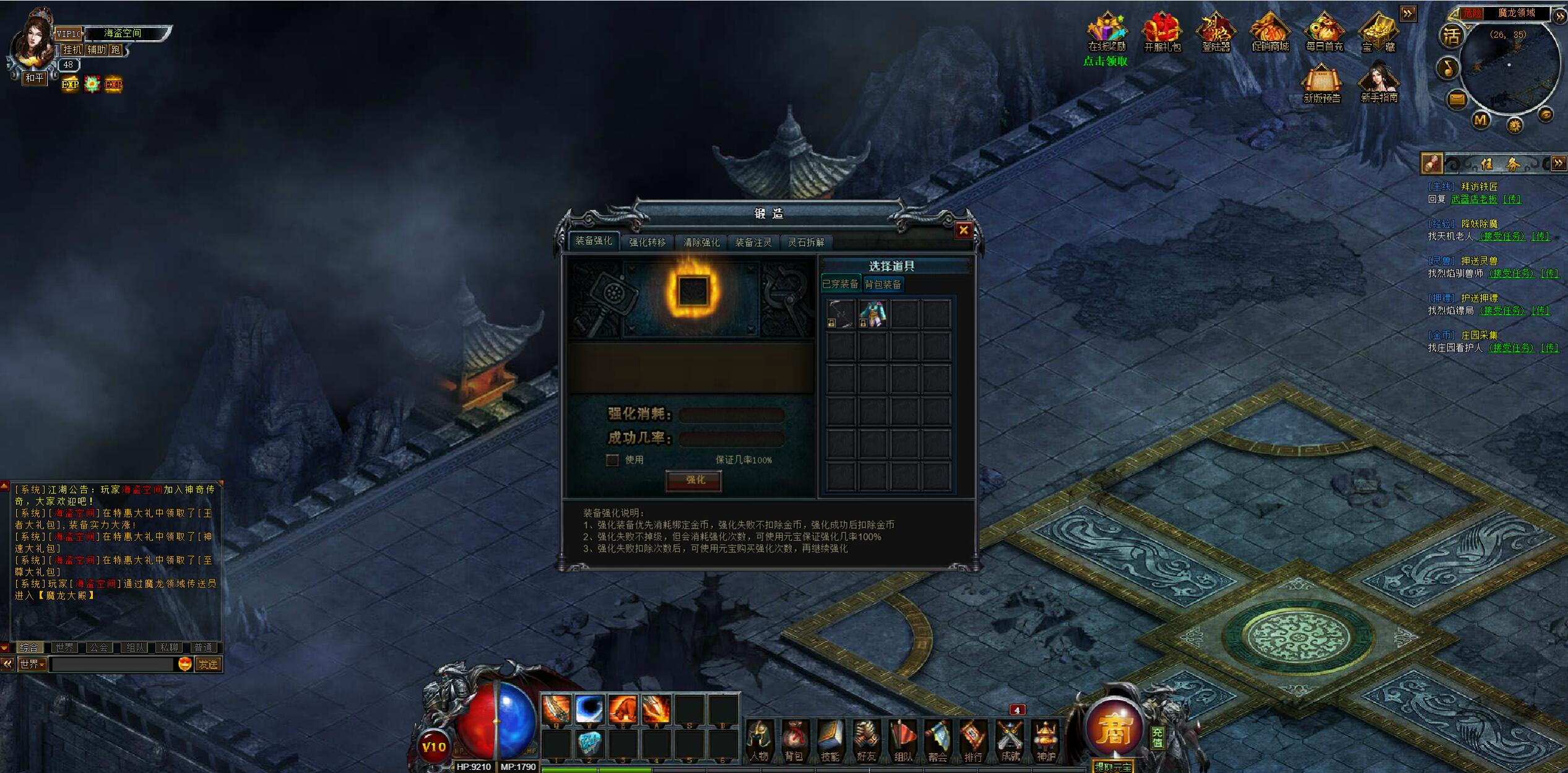Open the 促销商城 promotion shop

pos(1270,33)
